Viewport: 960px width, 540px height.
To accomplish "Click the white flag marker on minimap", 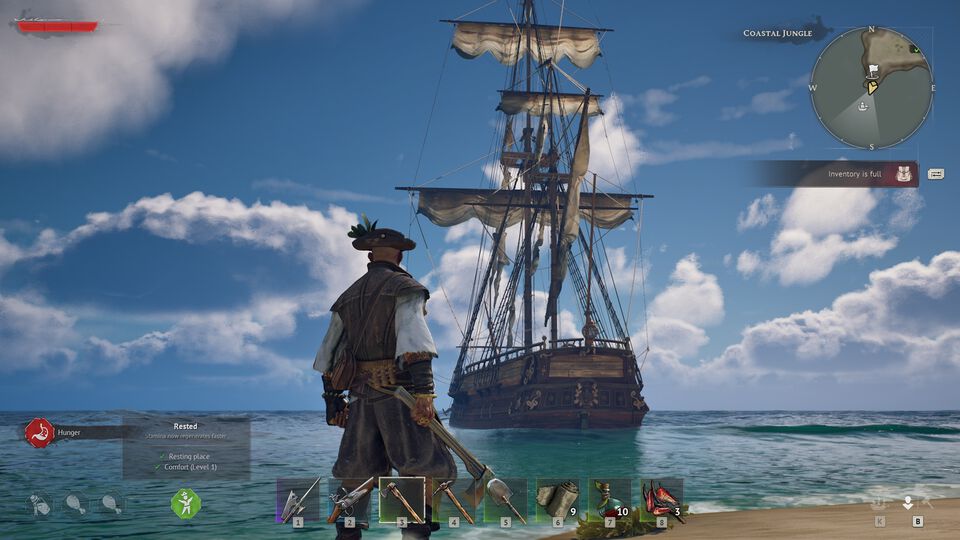I will [871, 71].
